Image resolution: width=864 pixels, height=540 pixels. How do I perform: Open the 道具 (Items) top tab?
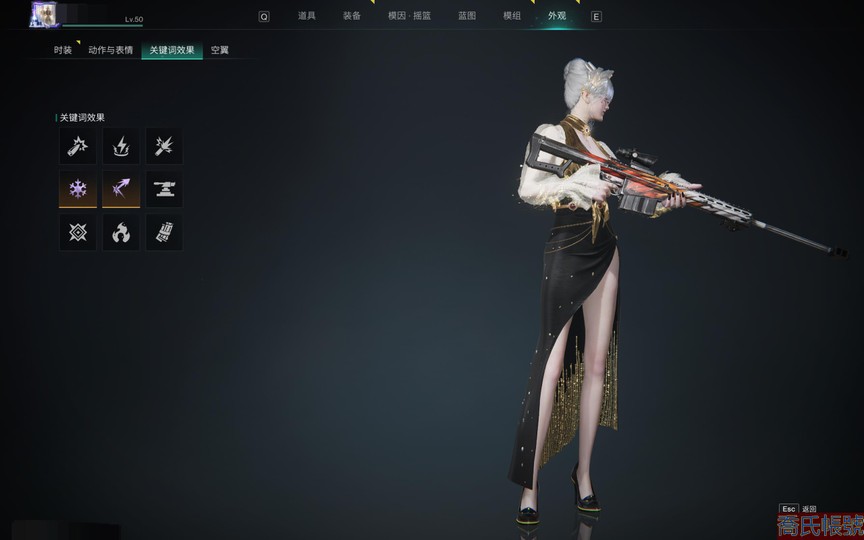tap(306, 16)
